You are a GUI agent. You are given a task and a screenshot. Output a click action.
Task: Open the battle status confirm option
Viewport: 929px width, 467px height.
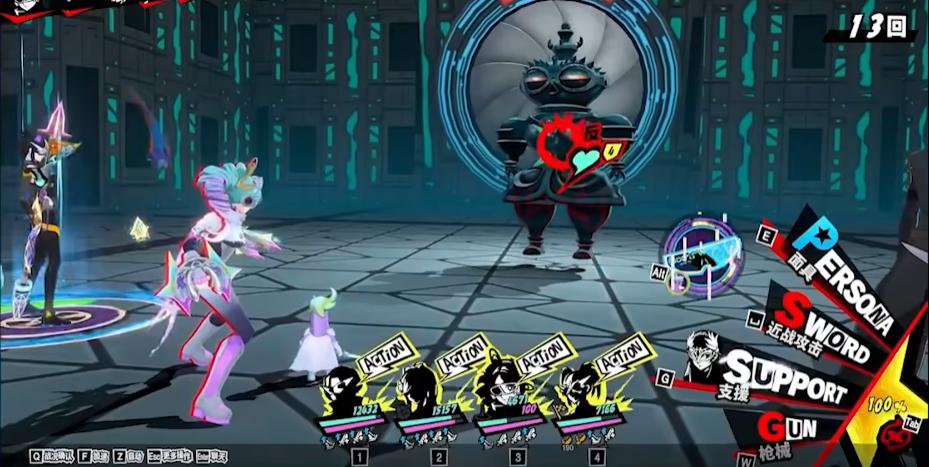point(50,456)
